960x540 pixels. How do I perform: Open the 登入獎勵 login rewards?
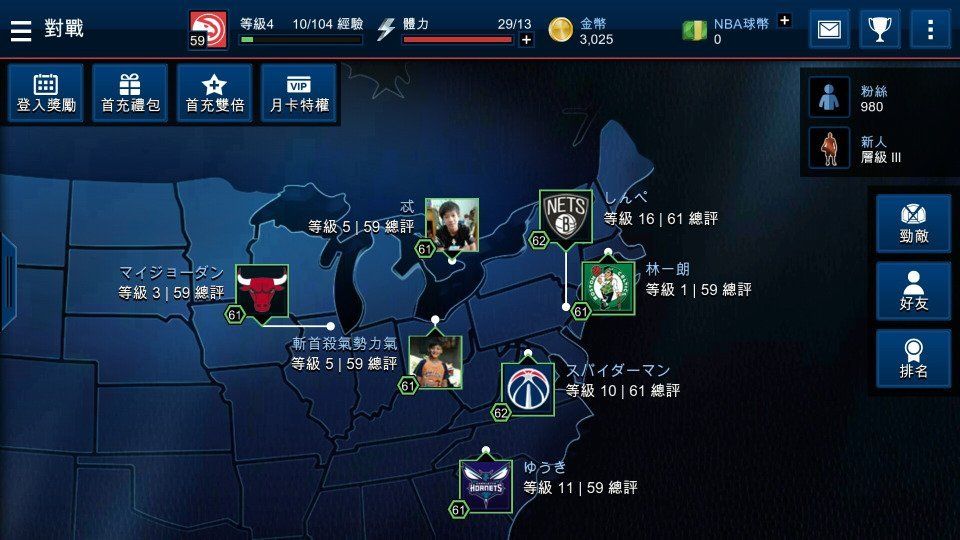click(46, 93)
